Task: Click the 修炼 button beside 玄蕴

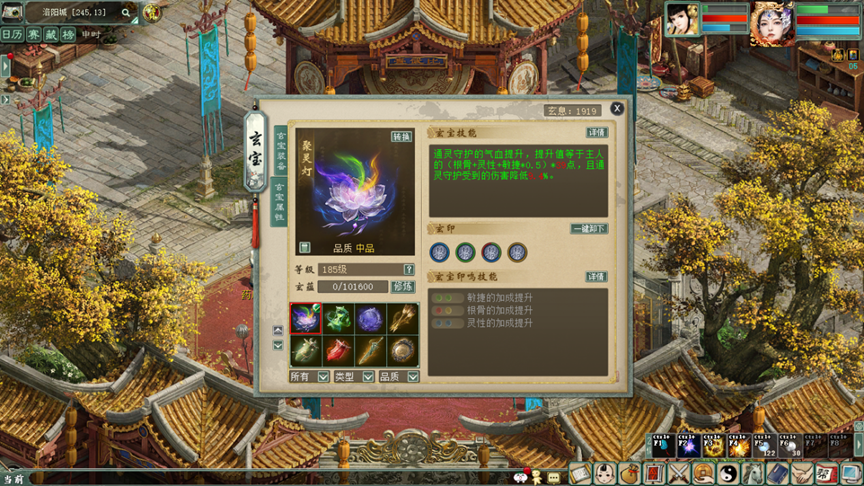Action: click(x=403, y=287)
